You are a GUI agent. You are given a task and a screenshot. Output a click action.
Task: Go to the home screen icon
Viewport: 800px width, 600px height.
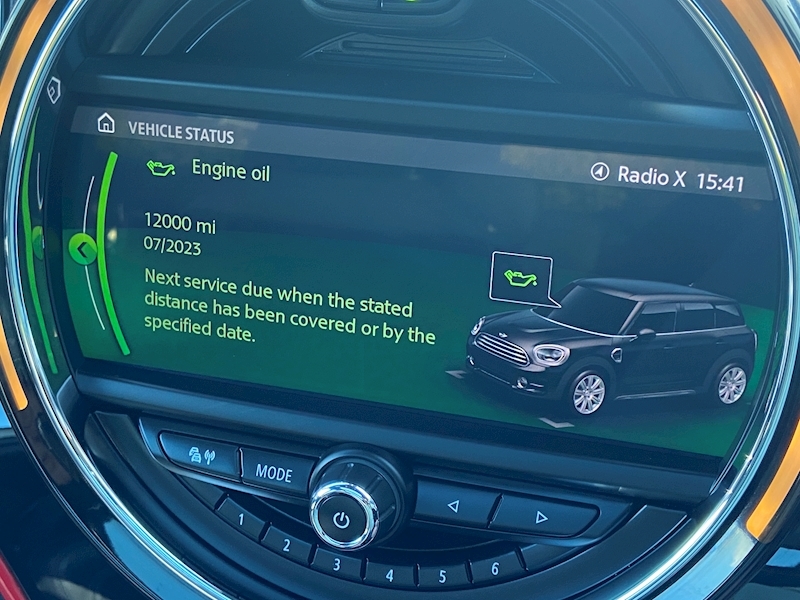click(106, 123)
